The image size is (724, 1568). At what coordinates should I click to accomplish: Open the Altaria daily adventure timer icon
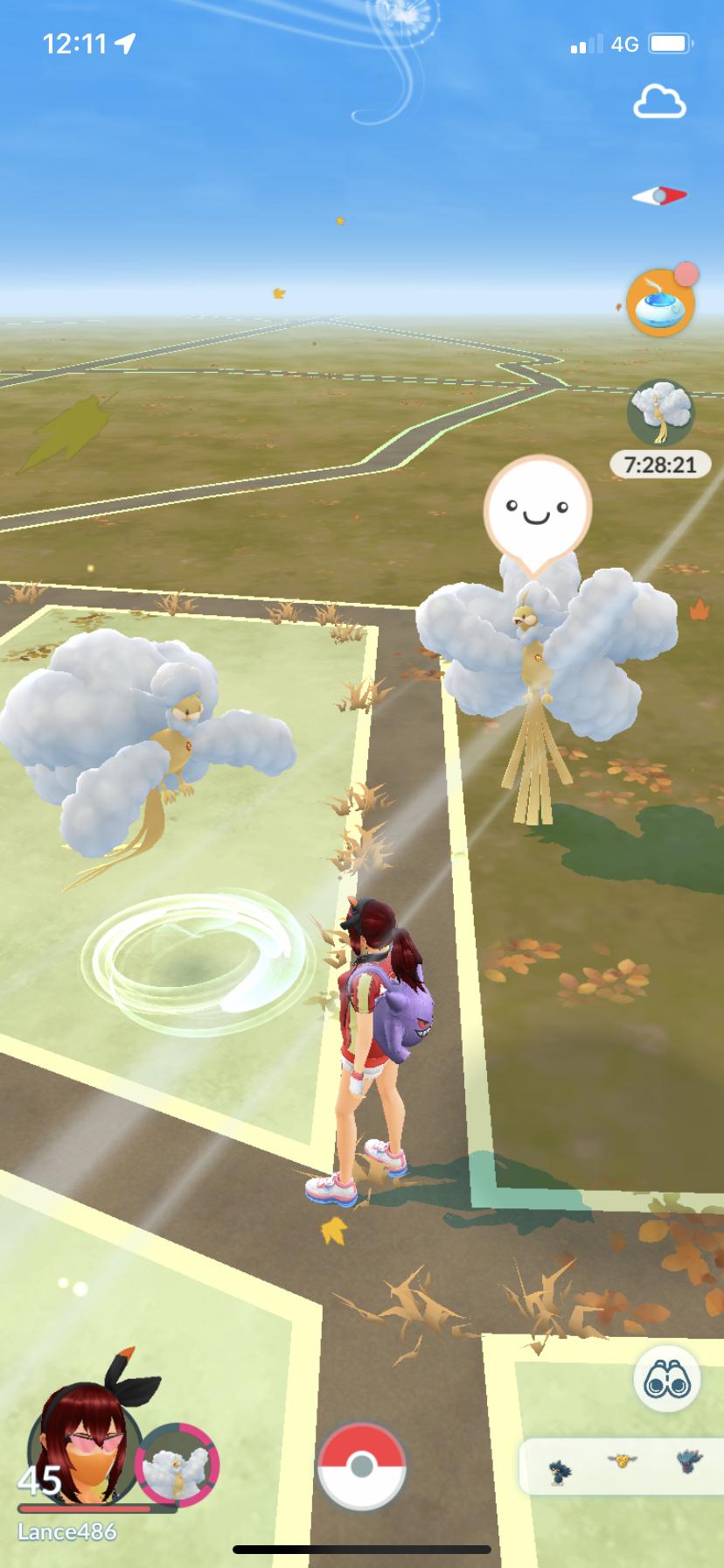(661, 412)
